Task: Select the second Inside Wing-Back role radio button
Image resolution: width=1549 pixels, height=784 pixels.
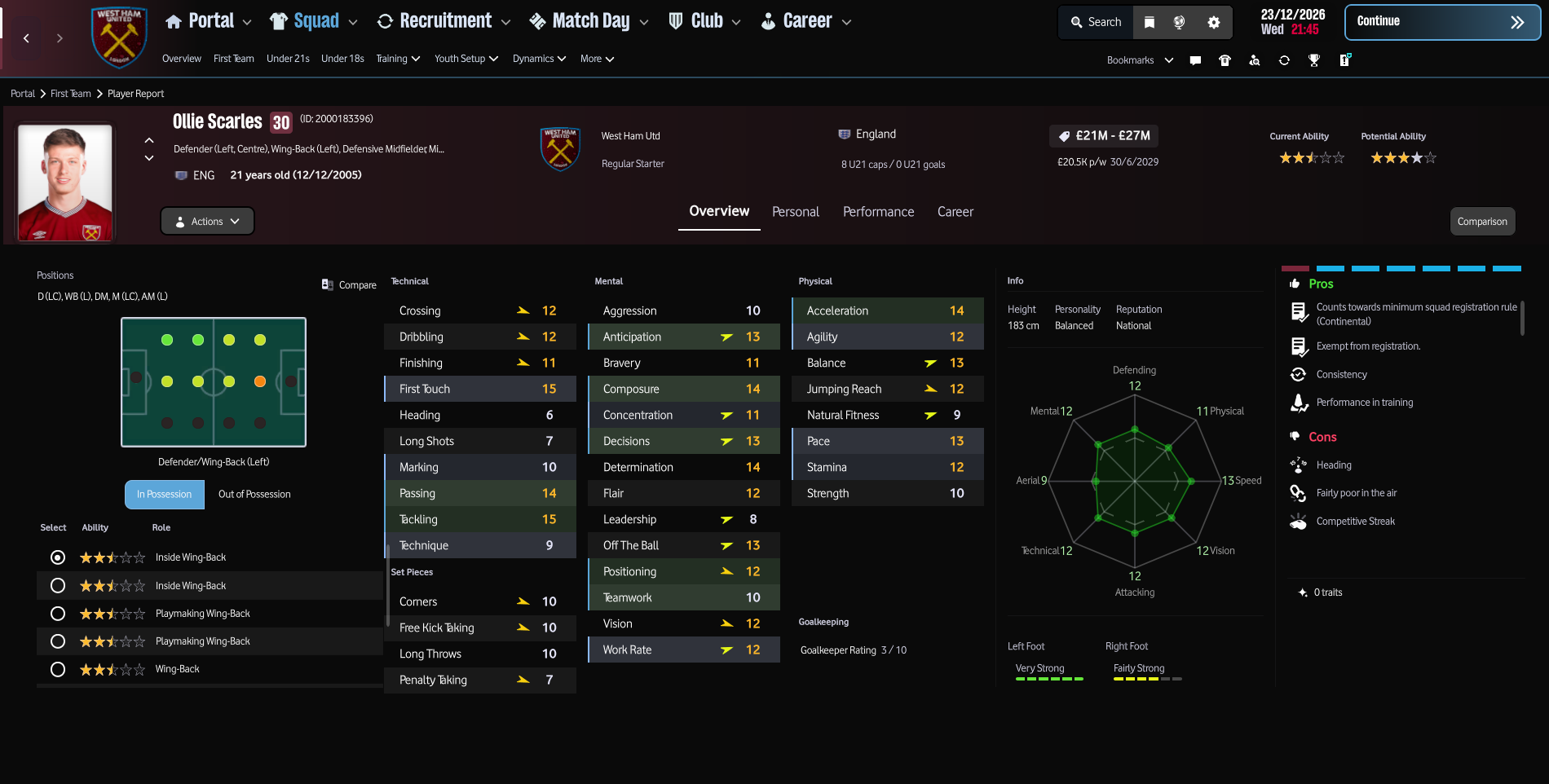Action: click(x=57, y=585)
